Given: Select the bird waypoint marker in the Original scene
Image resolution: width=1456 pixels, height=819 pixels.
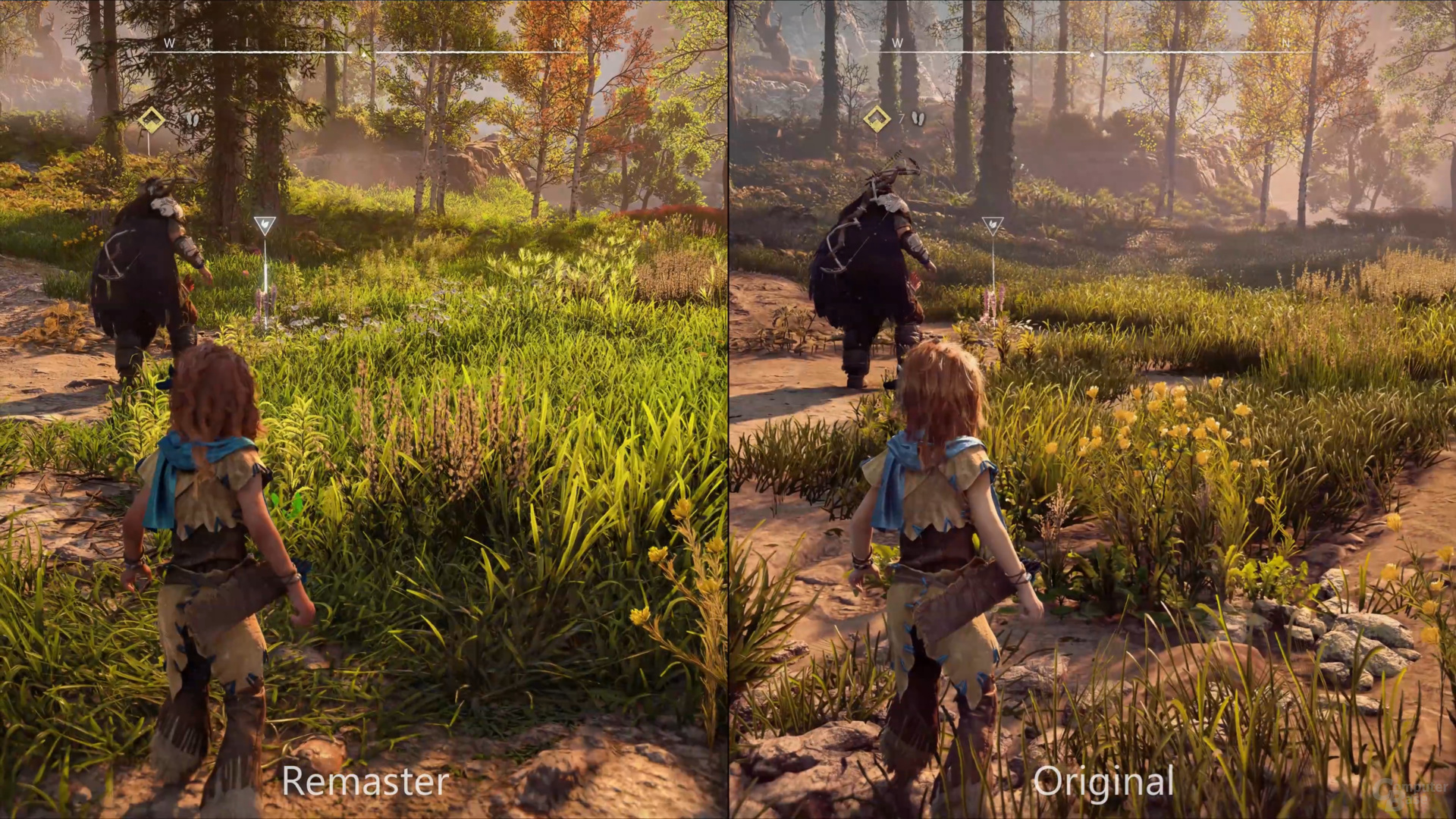Looking at the screenshot, I should [x=992, y=224].
